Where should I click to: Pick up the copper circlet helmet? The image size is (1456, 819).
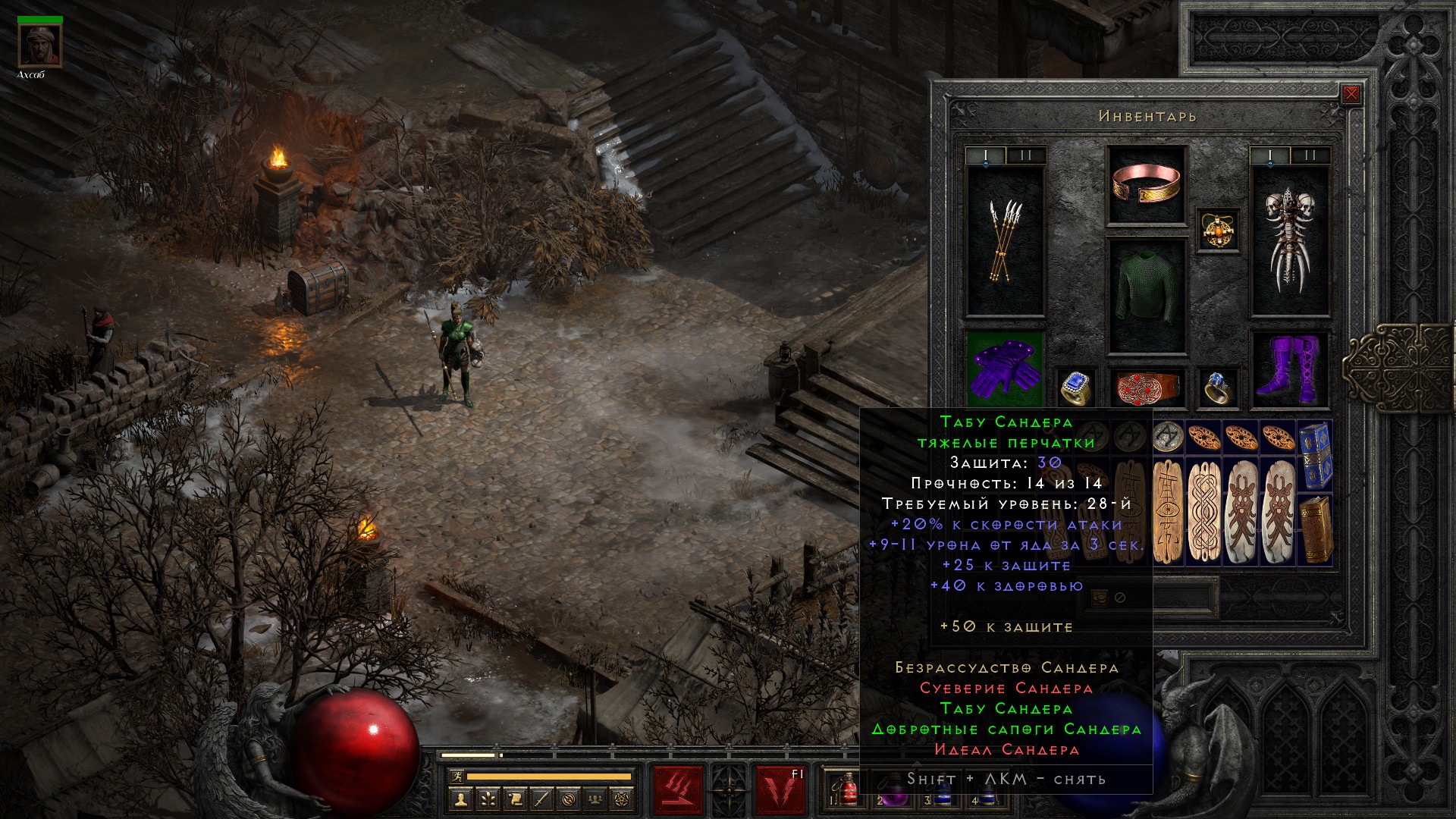point(1146,184)
